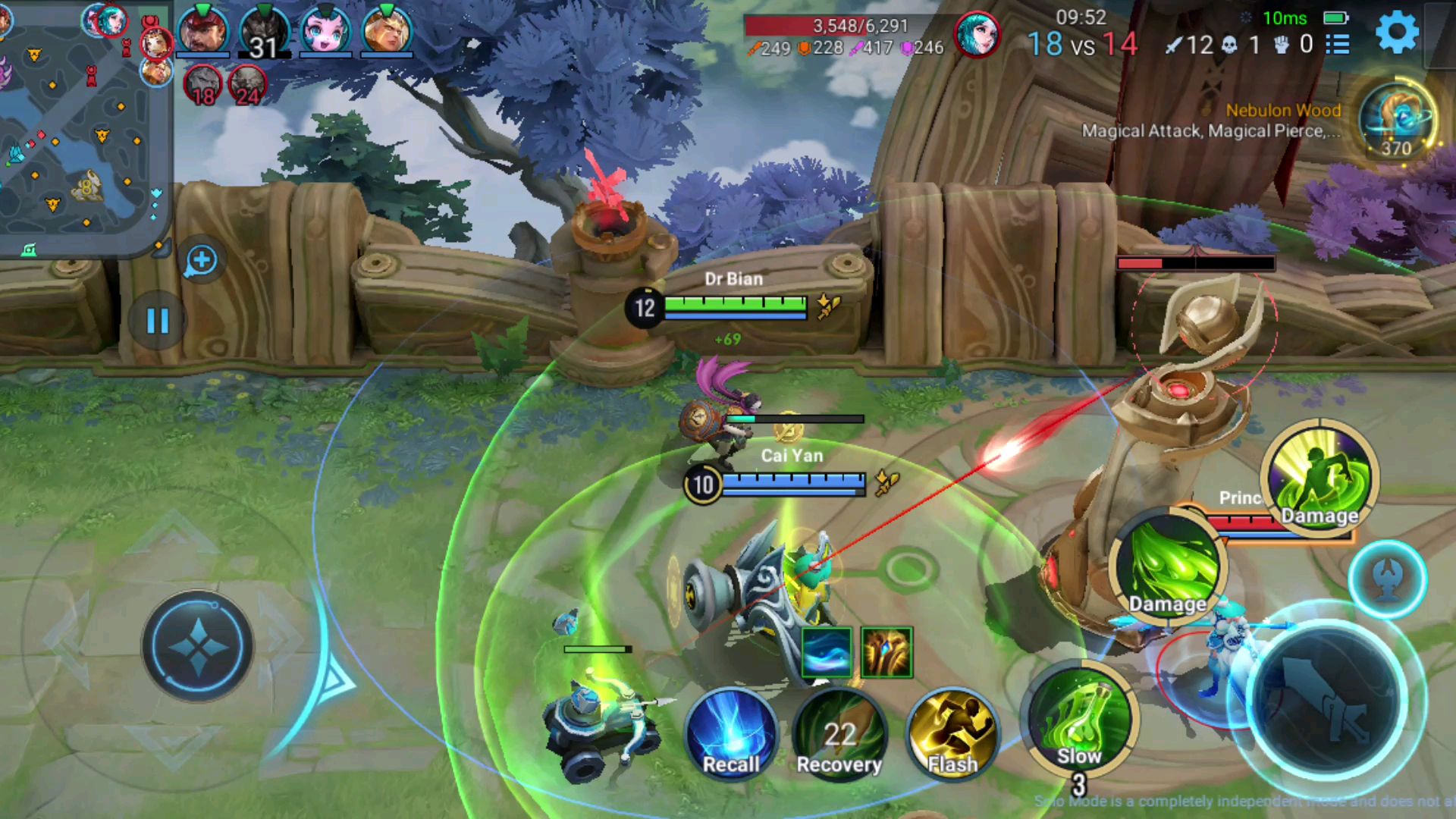
Task: Activate the Recovery spell
Action: [x=839, y=733]
